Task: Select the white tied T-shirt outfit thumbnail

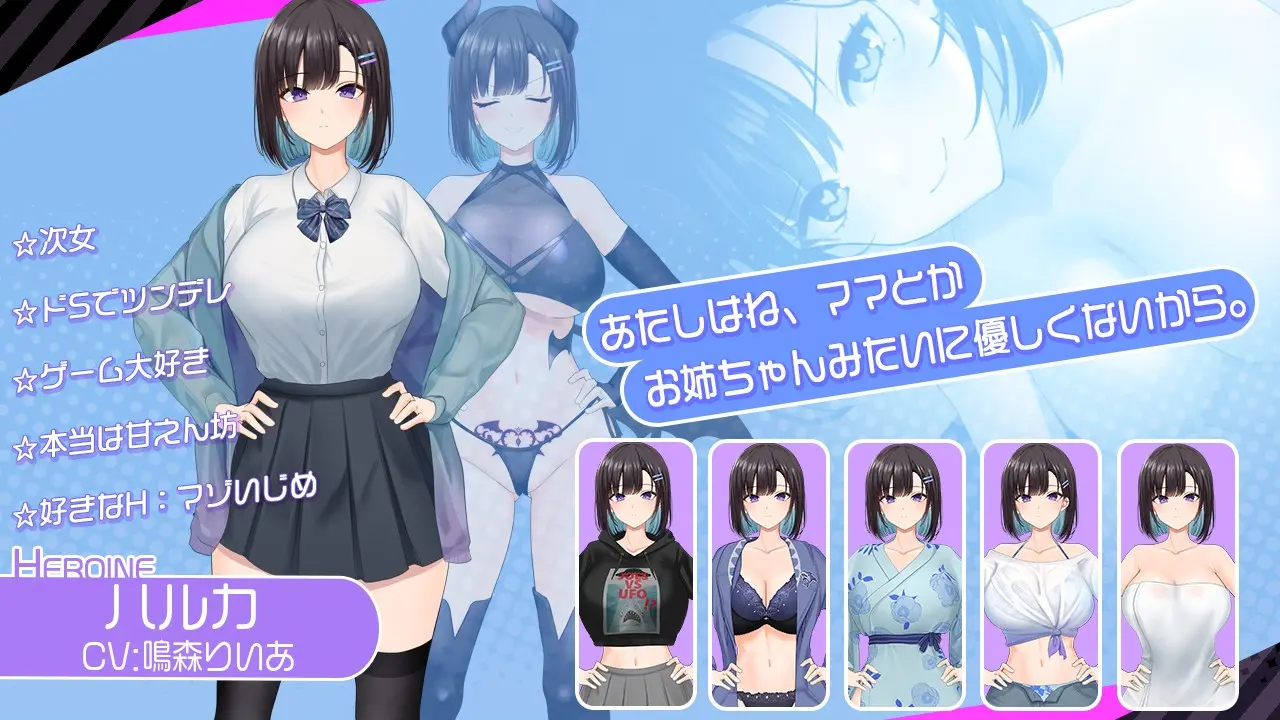Action: [x=1041, y=573]
